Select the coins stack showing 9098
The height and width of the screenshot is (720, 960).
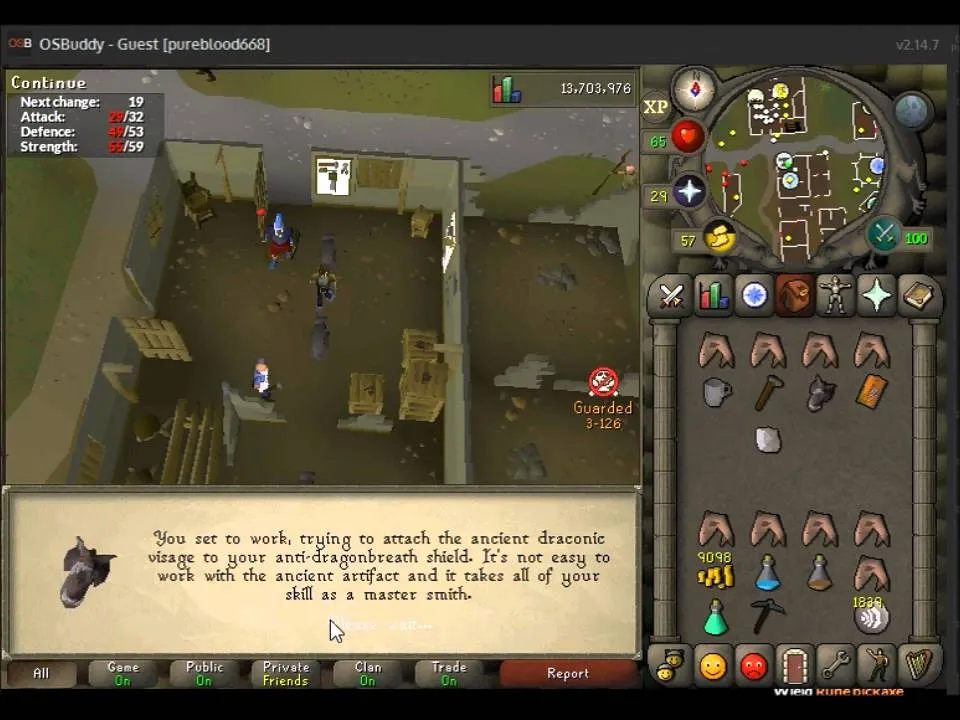(715, 575)
